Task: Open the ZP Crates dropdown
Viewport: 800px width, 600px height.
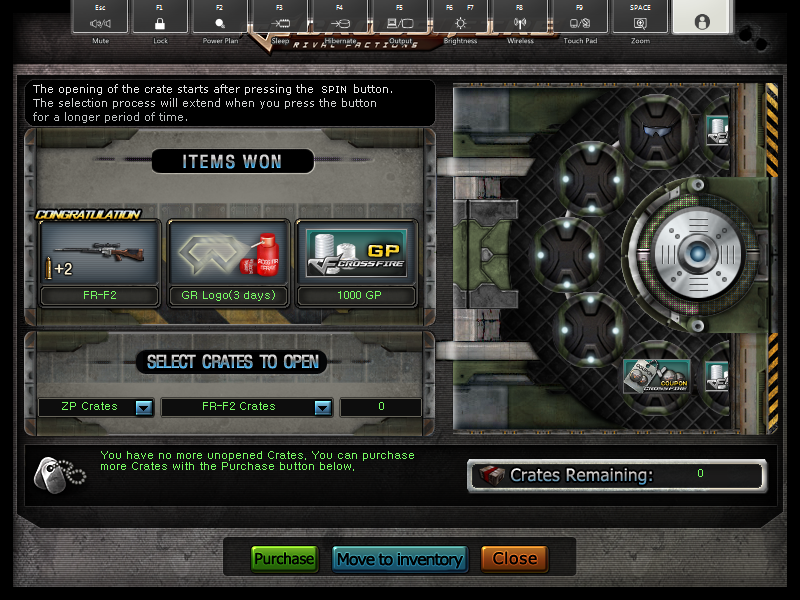Action: (143, 407)
